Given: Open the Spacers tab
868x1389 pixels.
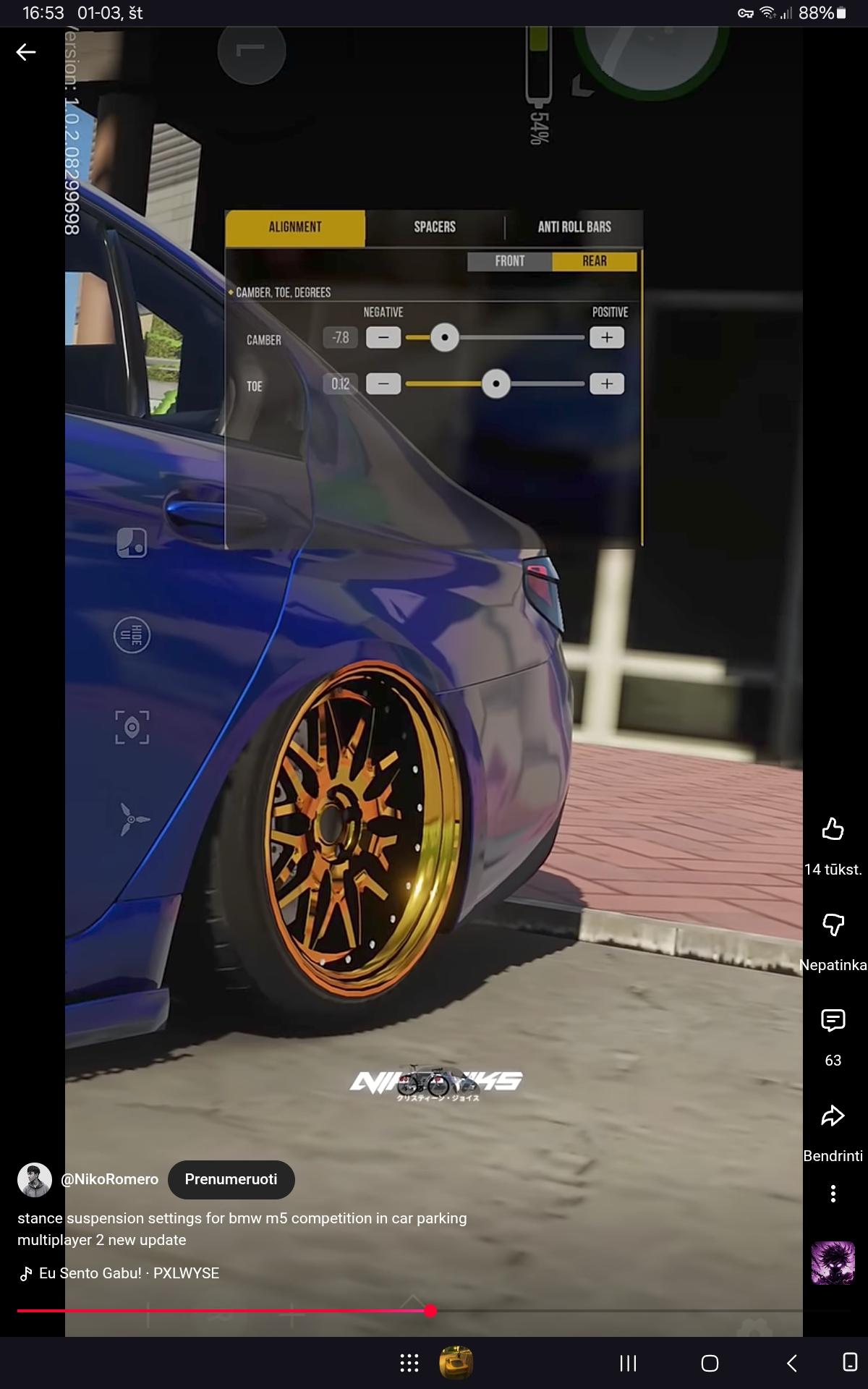Looking at the screenshot, I should [x=435, y=228].
